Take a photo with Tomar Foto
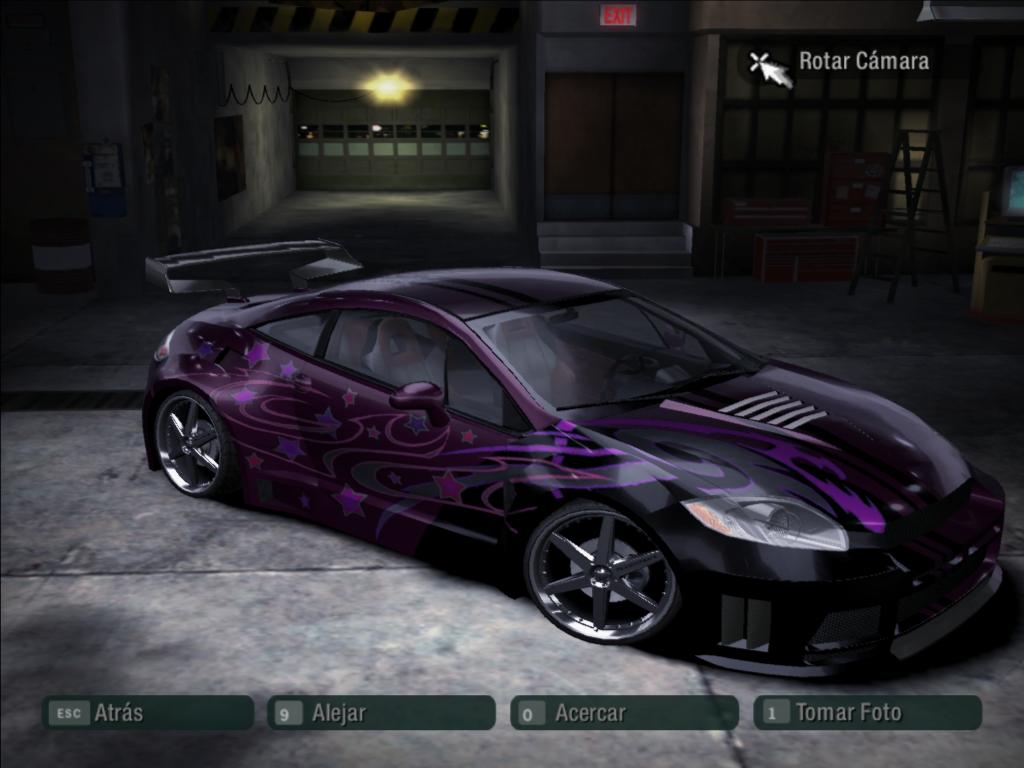This screenshot has width=1024, height=768. point(866,713)
